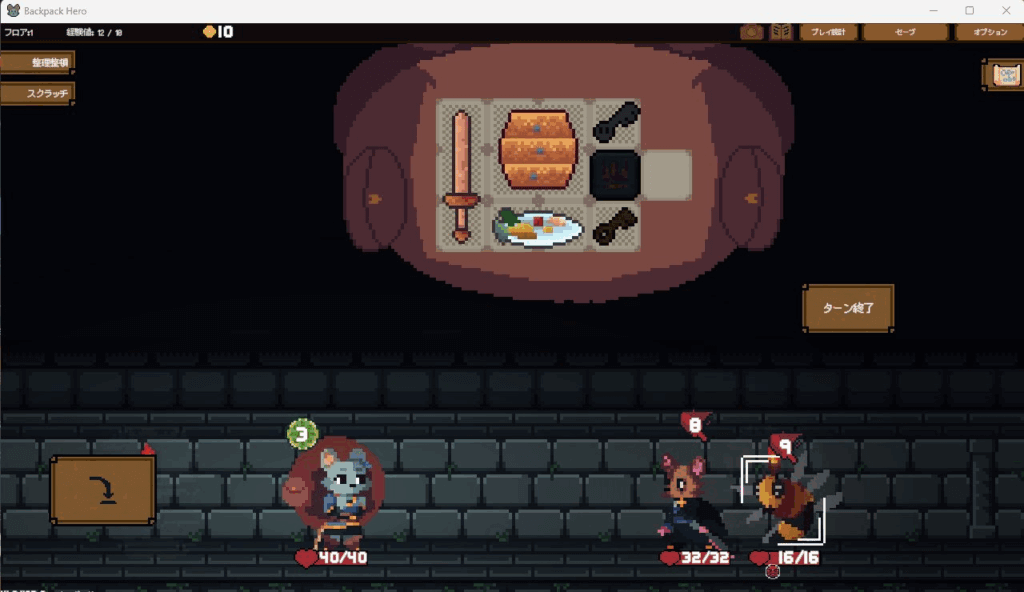This screenshot has width=1024, height=592.
Task: Click the camera icon in the top bar
Action: pos(751,32)
